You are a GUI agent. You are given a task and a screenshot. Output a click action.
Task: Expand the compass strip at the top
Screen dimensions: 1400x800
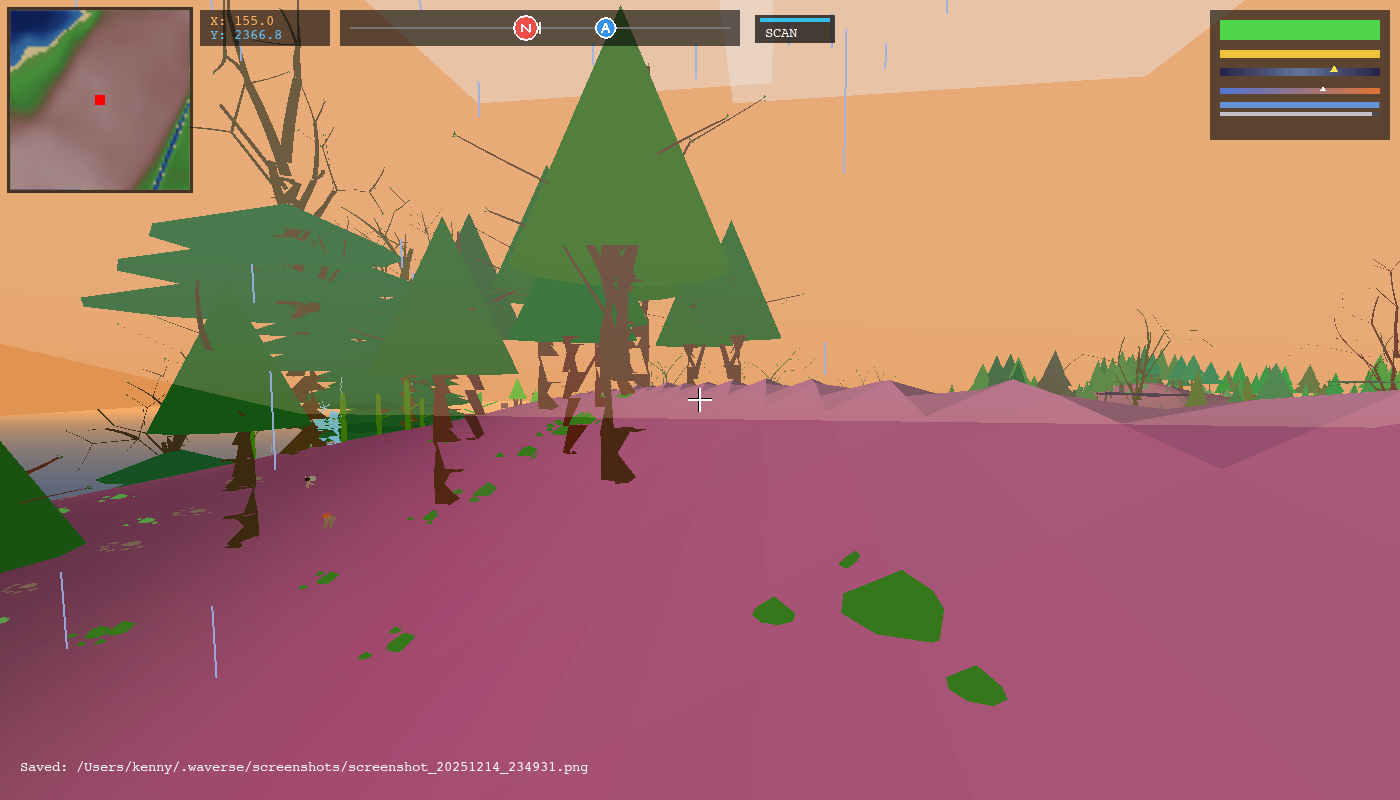coord(540,28)
